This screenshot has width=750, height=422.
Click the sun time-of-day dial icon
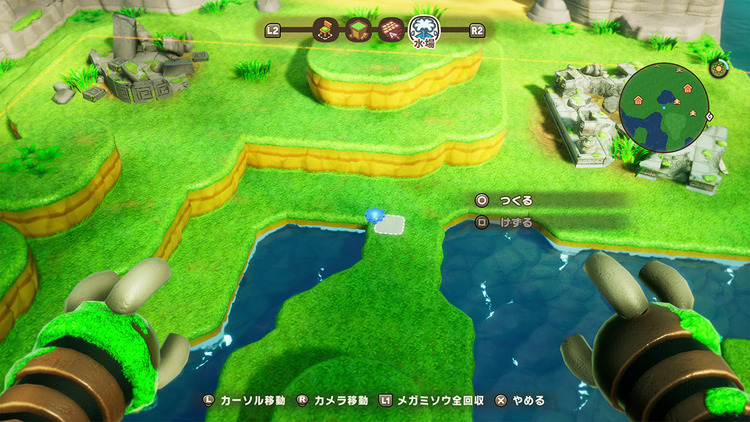pos(718,68)
